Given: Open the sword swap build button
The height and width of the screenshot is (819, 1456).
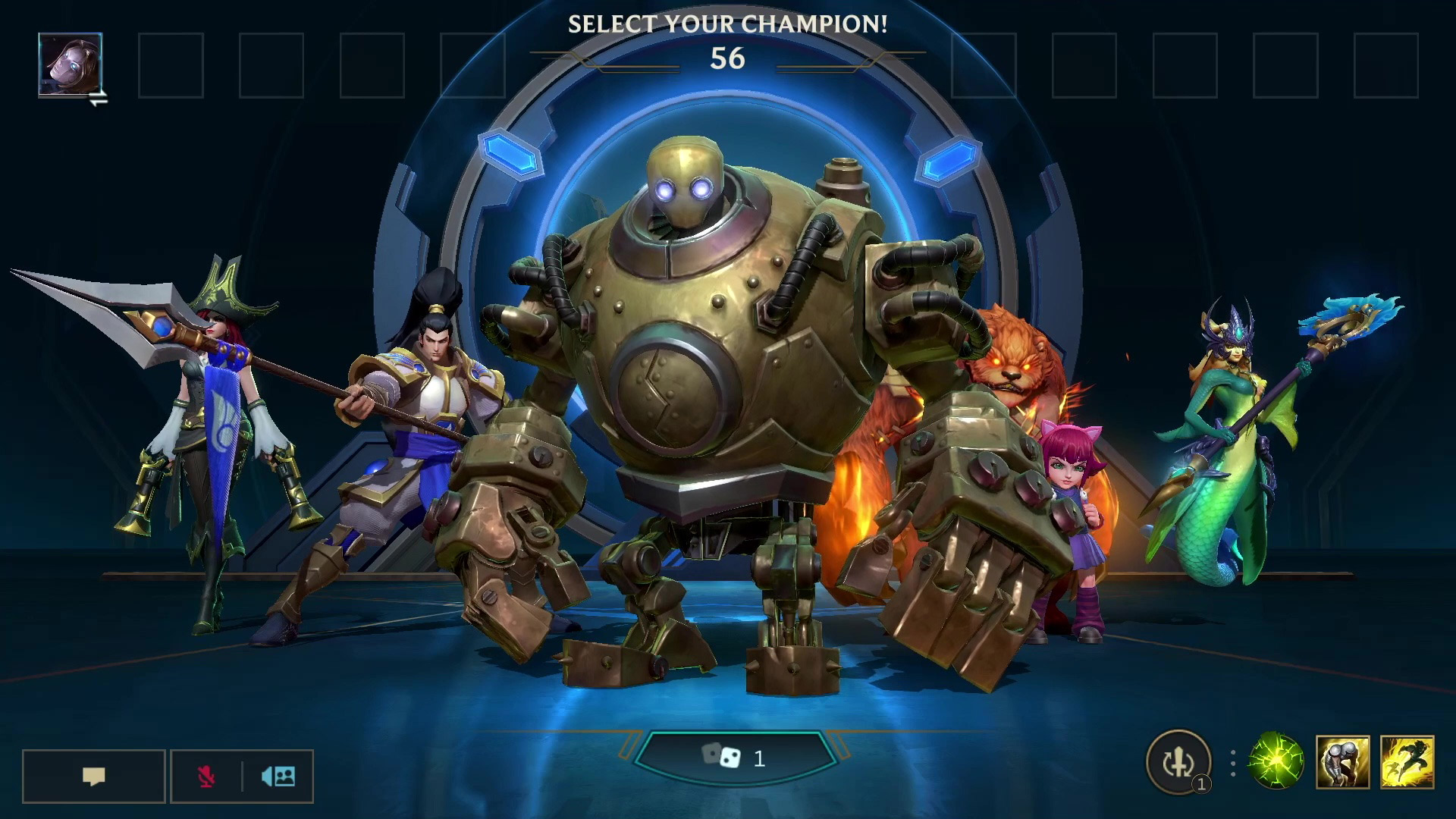Looking at the screenshot, I should coord(1178,762).
